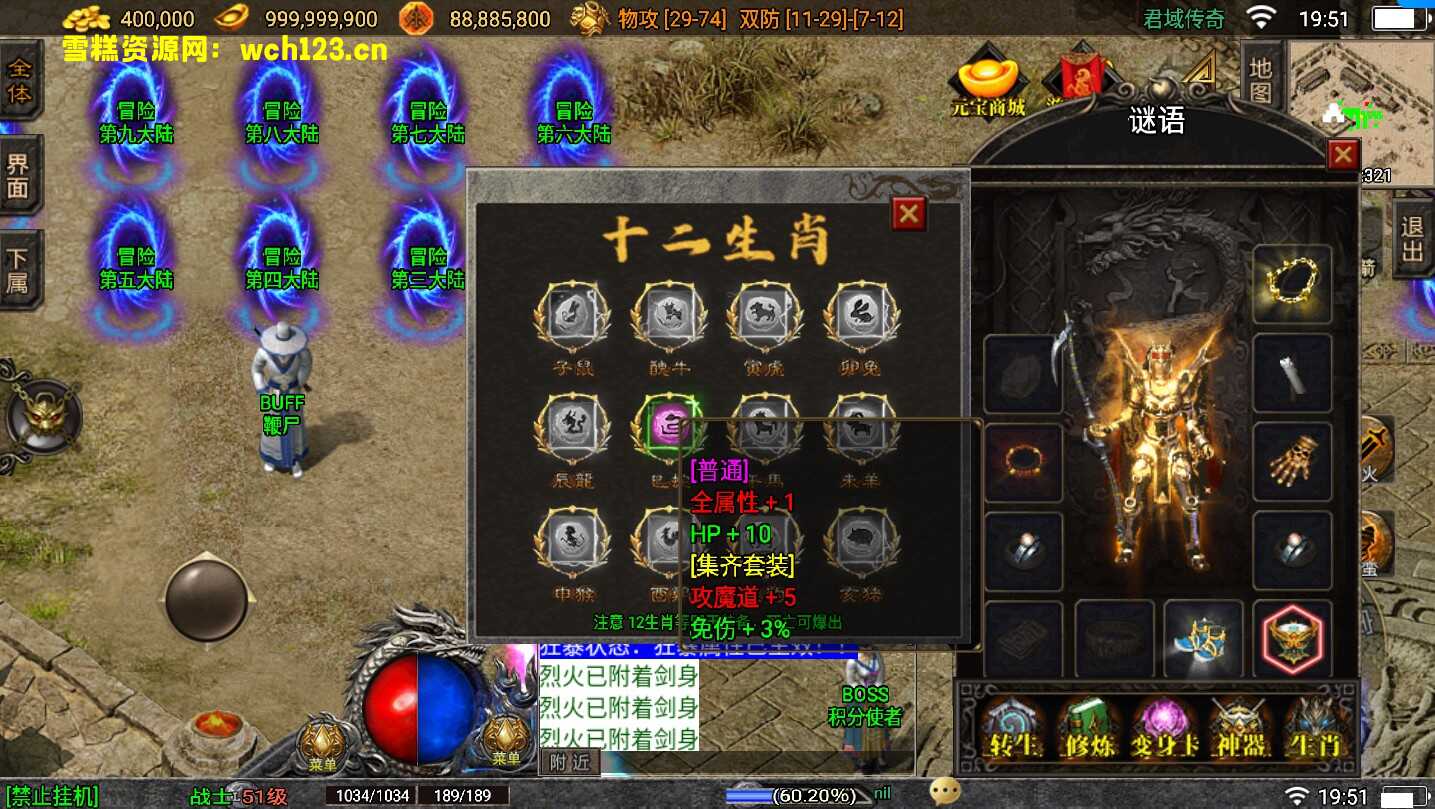Image resolution: width=1435 pixels, height=809 pixels.
Task: Close the twelve zodiac panel
Action: (908, 213)
